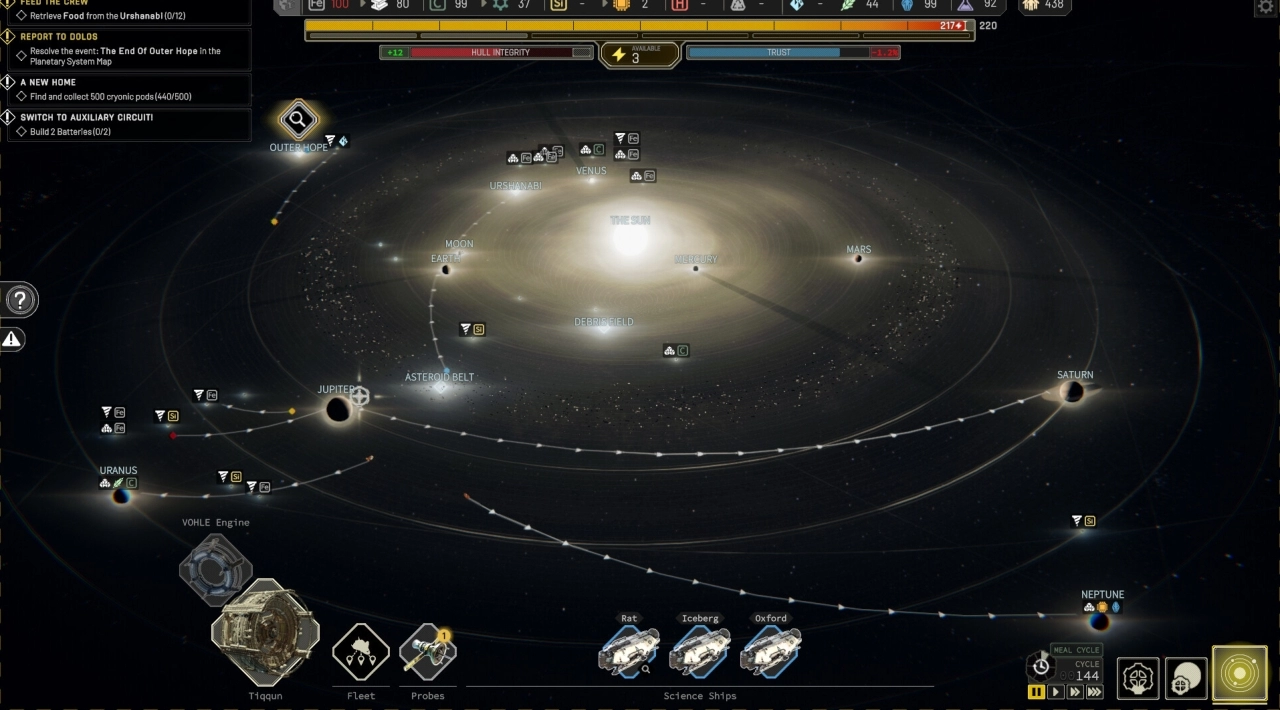
Task: Select the Oxford science ship
Action: click(x=771, y=652)
